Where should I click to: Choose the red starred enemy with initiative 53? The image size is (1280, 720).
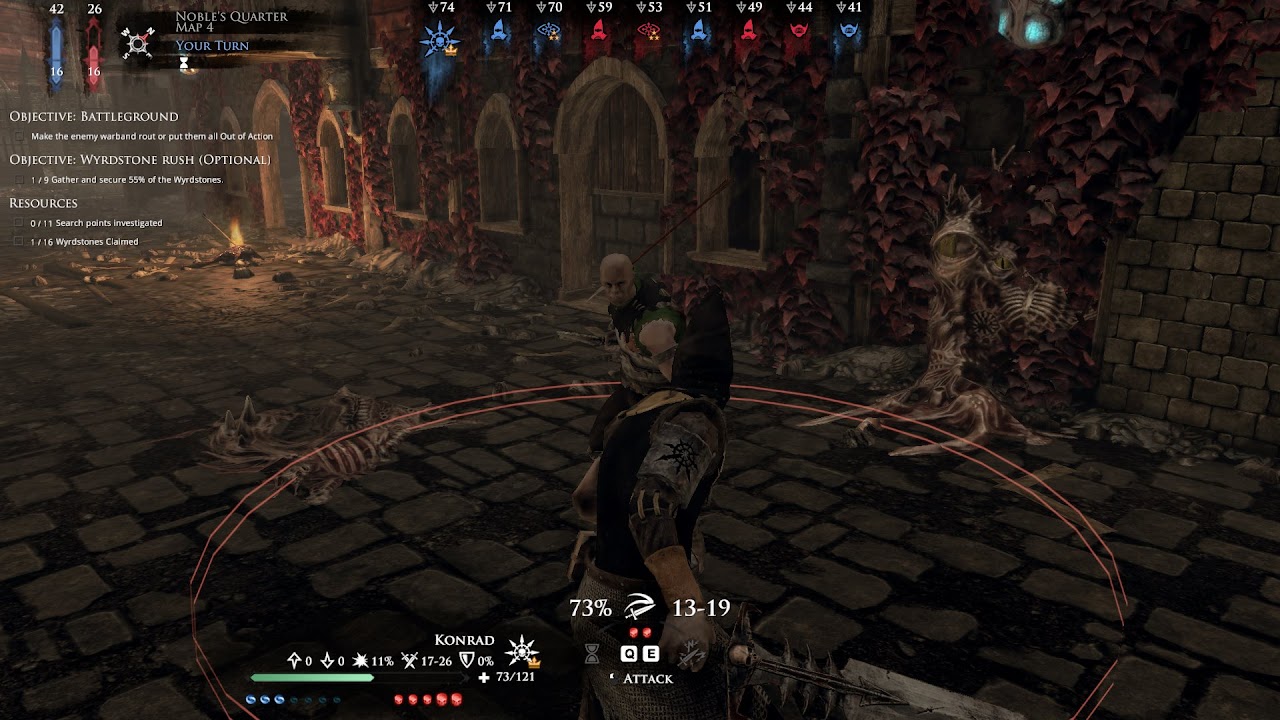pos(648,31)
